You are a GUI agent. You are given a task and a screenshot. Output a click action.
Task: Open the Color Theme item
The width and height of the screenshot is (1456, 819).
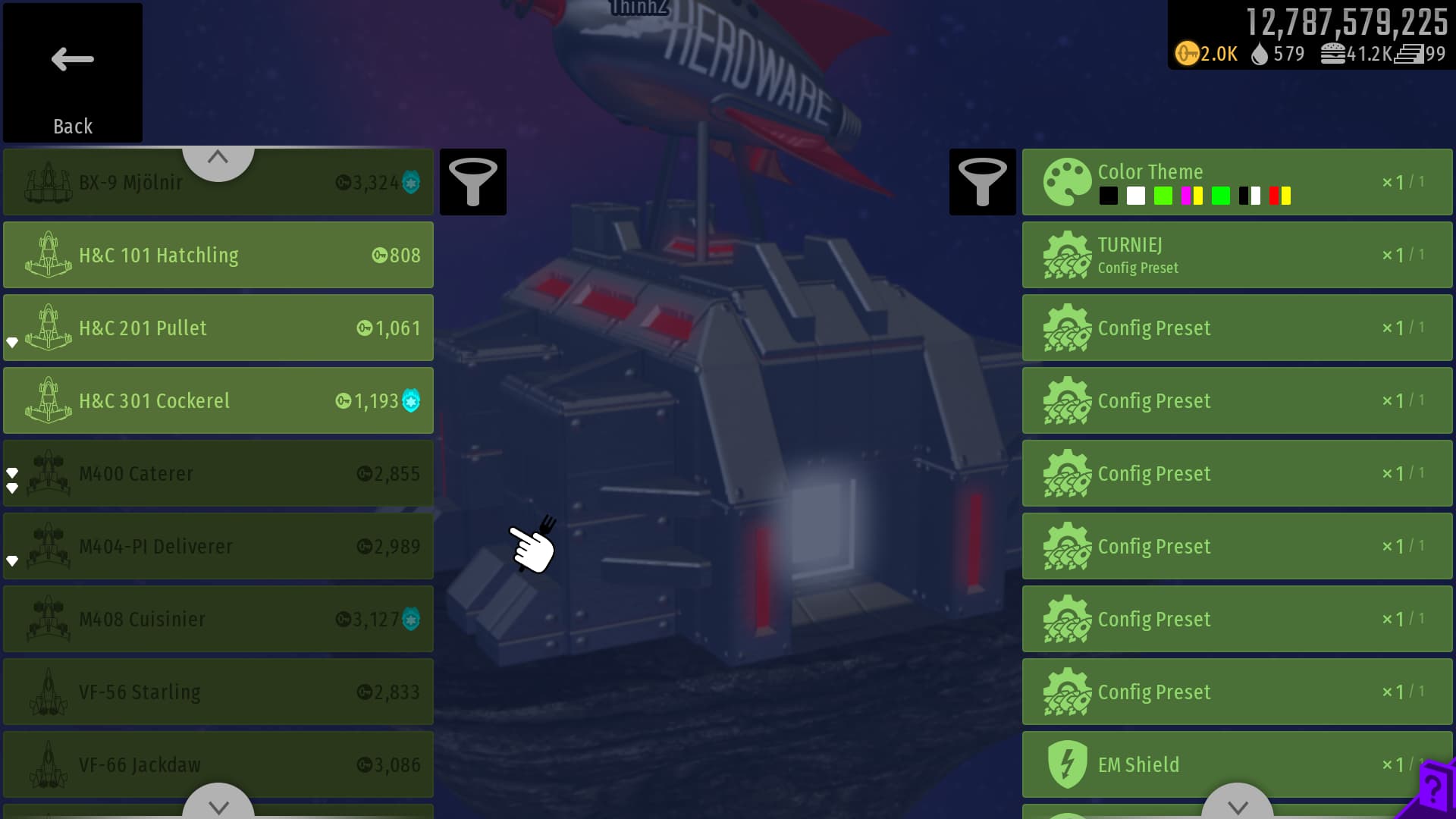1237,182
